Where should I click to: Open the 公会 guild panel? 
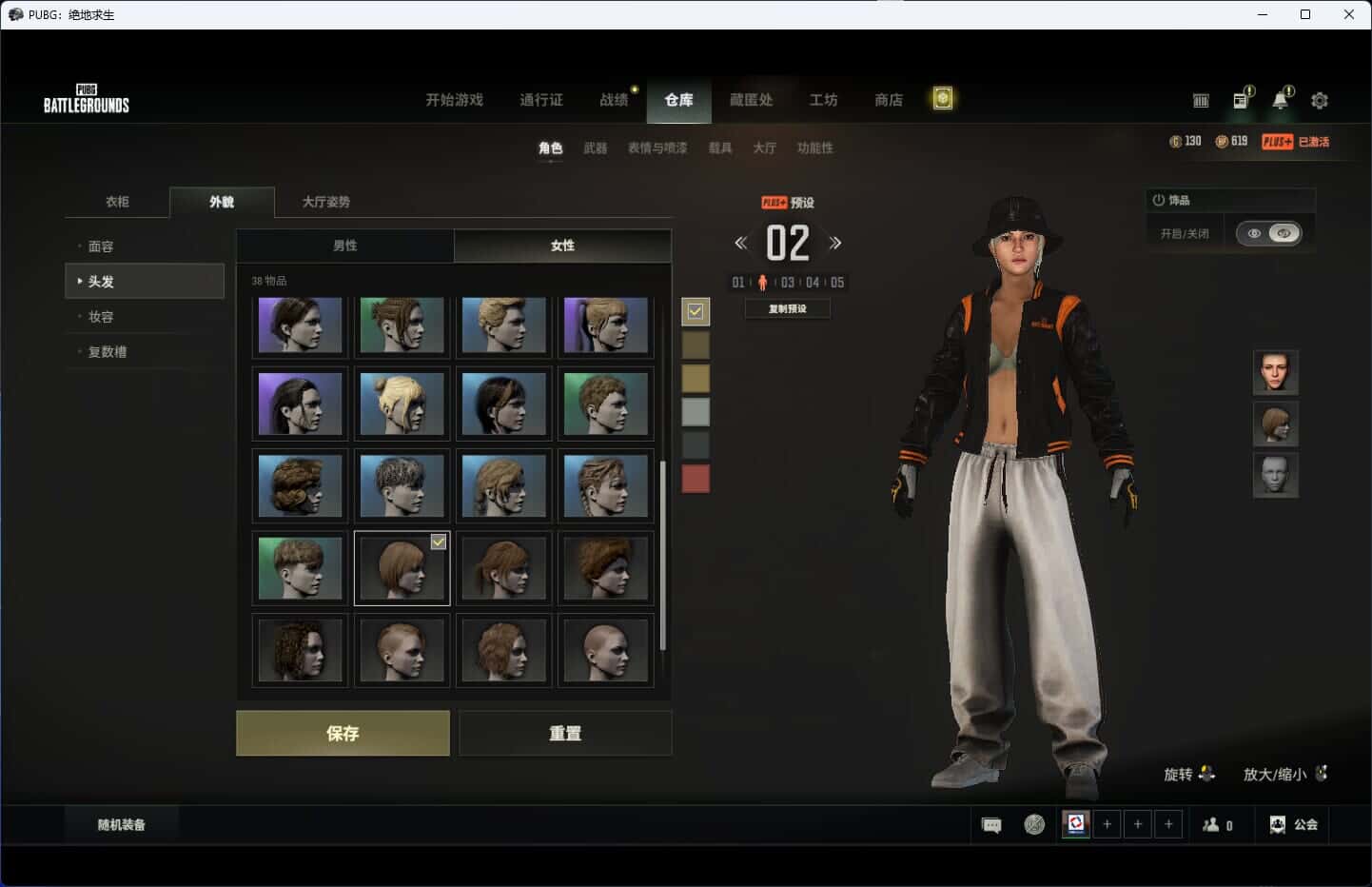1294,825
